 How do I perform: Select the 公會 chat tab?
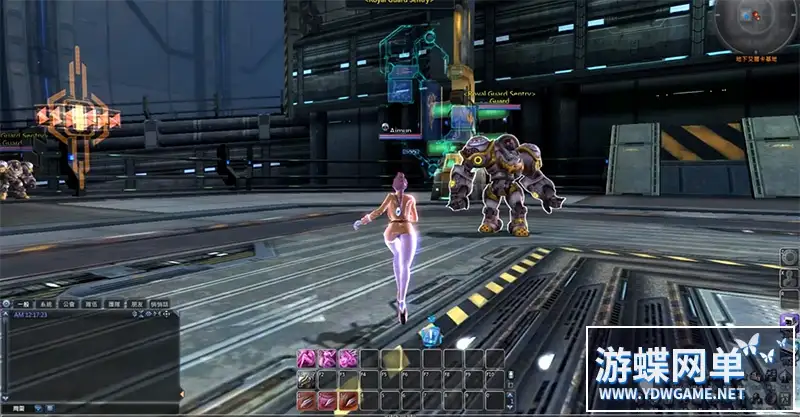coord(68,303)
